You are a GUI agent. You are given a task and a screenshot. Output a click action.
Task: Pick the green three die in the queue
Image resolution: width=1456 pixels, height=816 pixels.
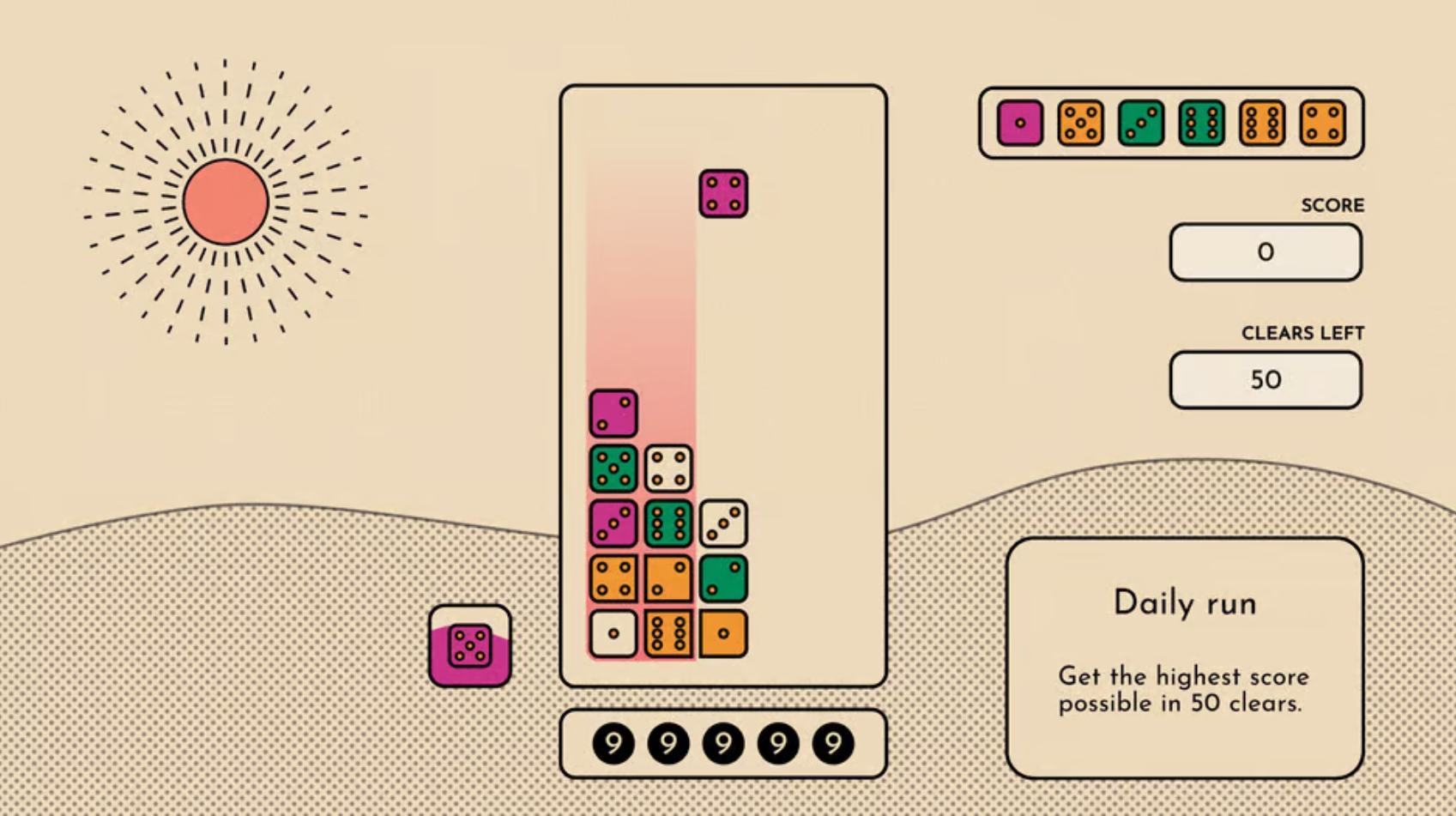1140,123
